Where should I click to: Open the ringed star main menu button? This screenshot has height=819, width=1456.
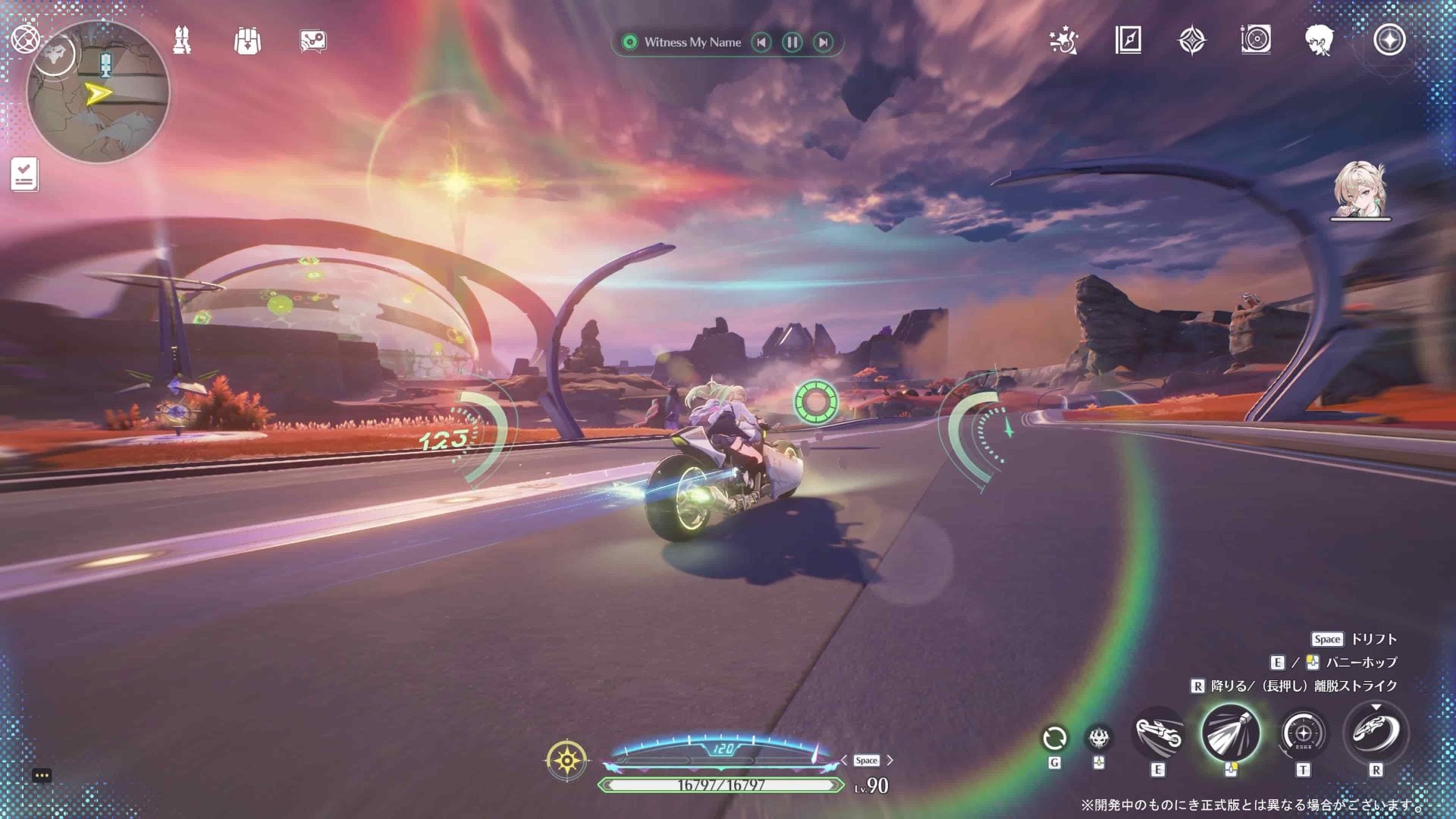click(x=1389, y=40)
